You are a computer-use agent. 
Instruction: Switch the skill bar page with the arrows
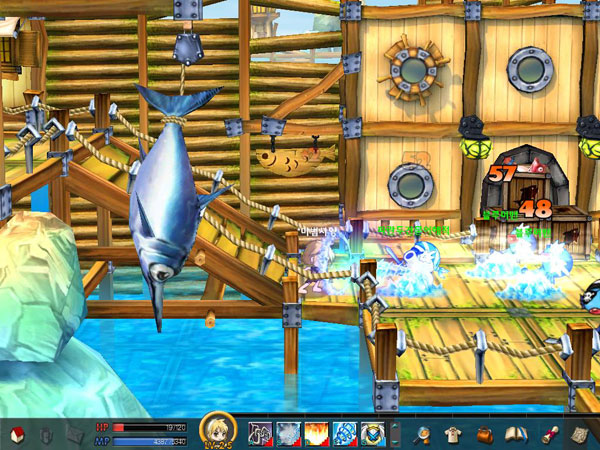(x=394, y=434)
